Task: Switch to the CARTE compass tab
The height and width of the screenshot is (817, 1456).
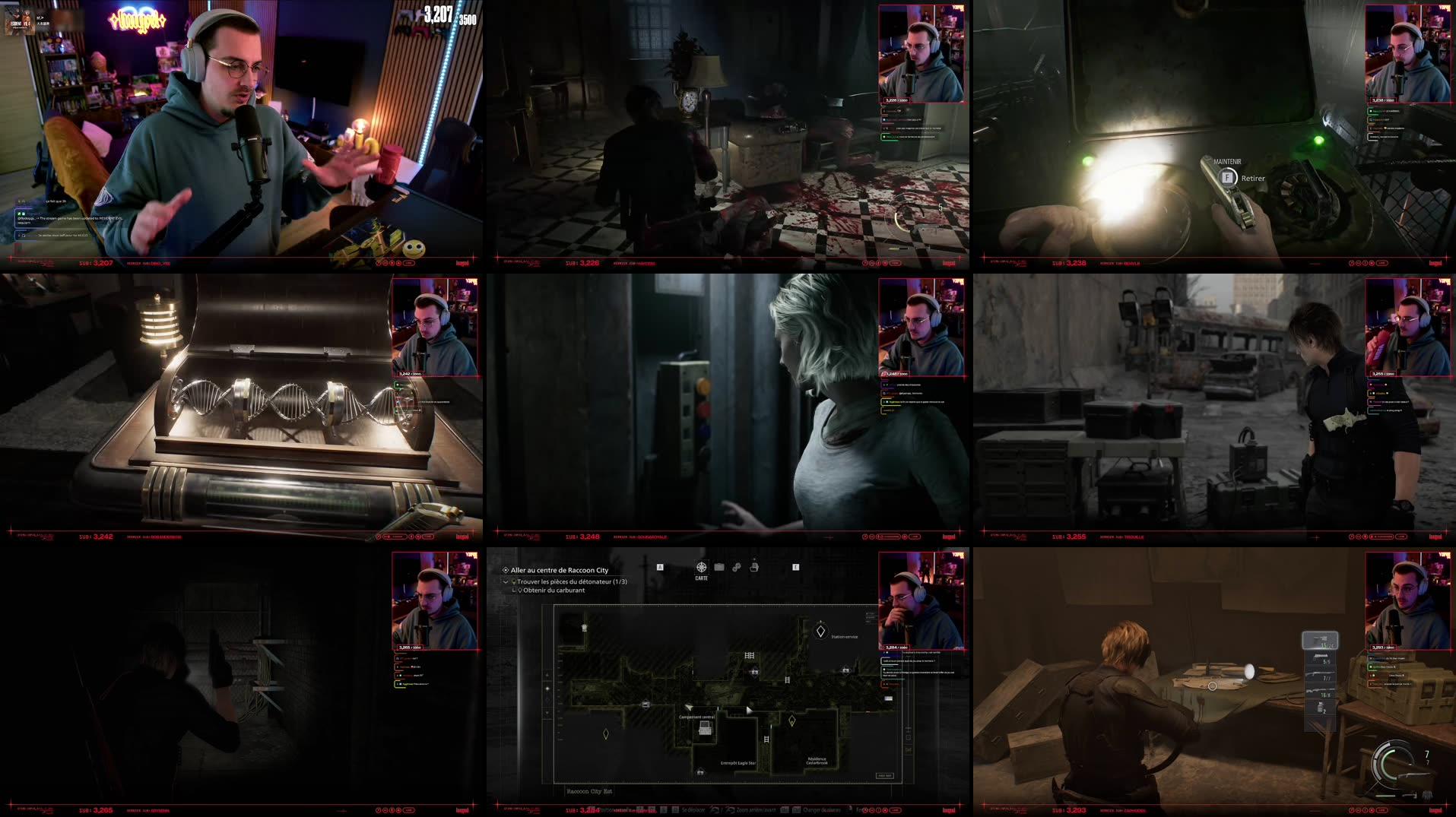Action: 701,567
